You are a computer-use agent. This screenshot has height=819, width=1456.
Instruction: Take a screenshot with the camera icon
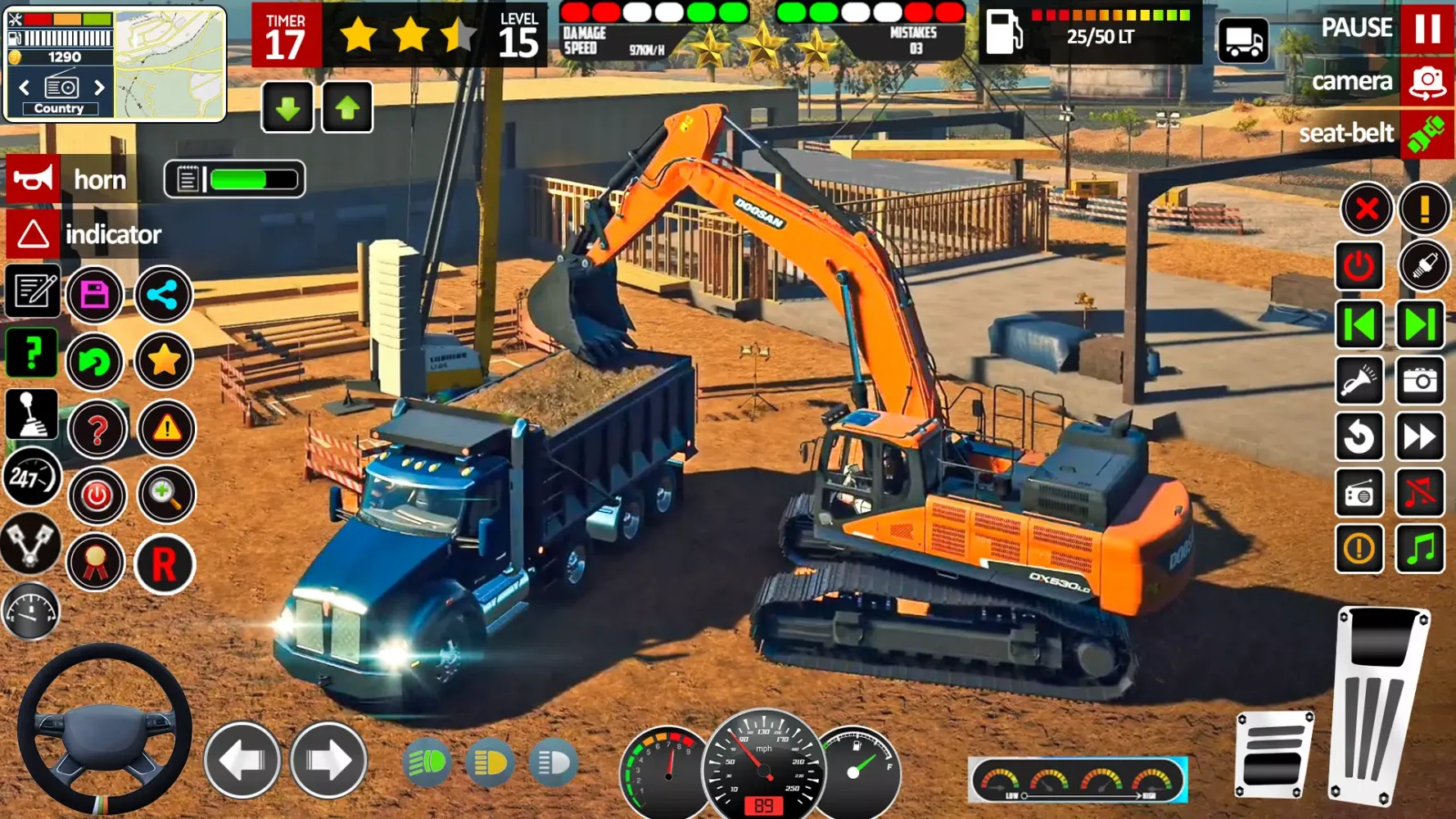coord(1420,380)
